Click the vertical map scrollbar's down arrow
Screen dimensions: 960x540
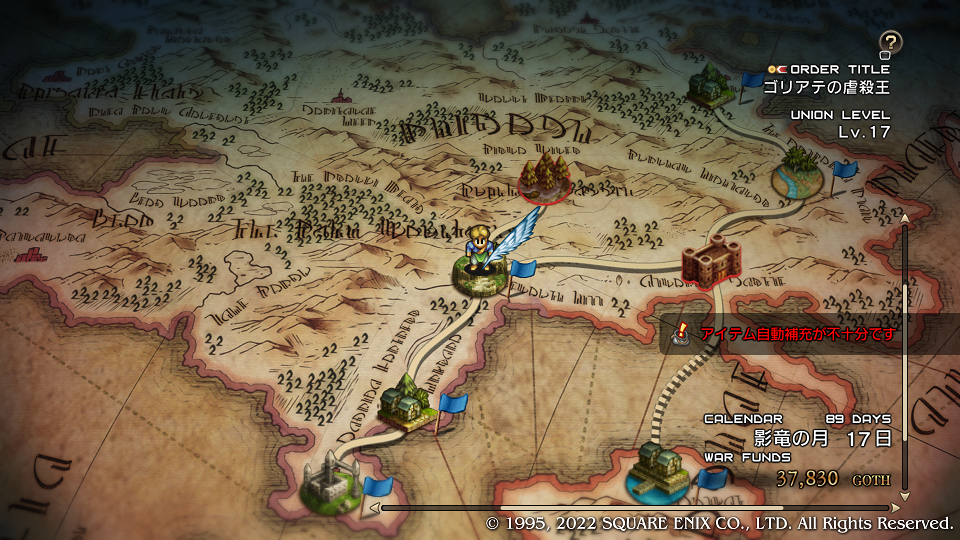click(x=905, y=495)
